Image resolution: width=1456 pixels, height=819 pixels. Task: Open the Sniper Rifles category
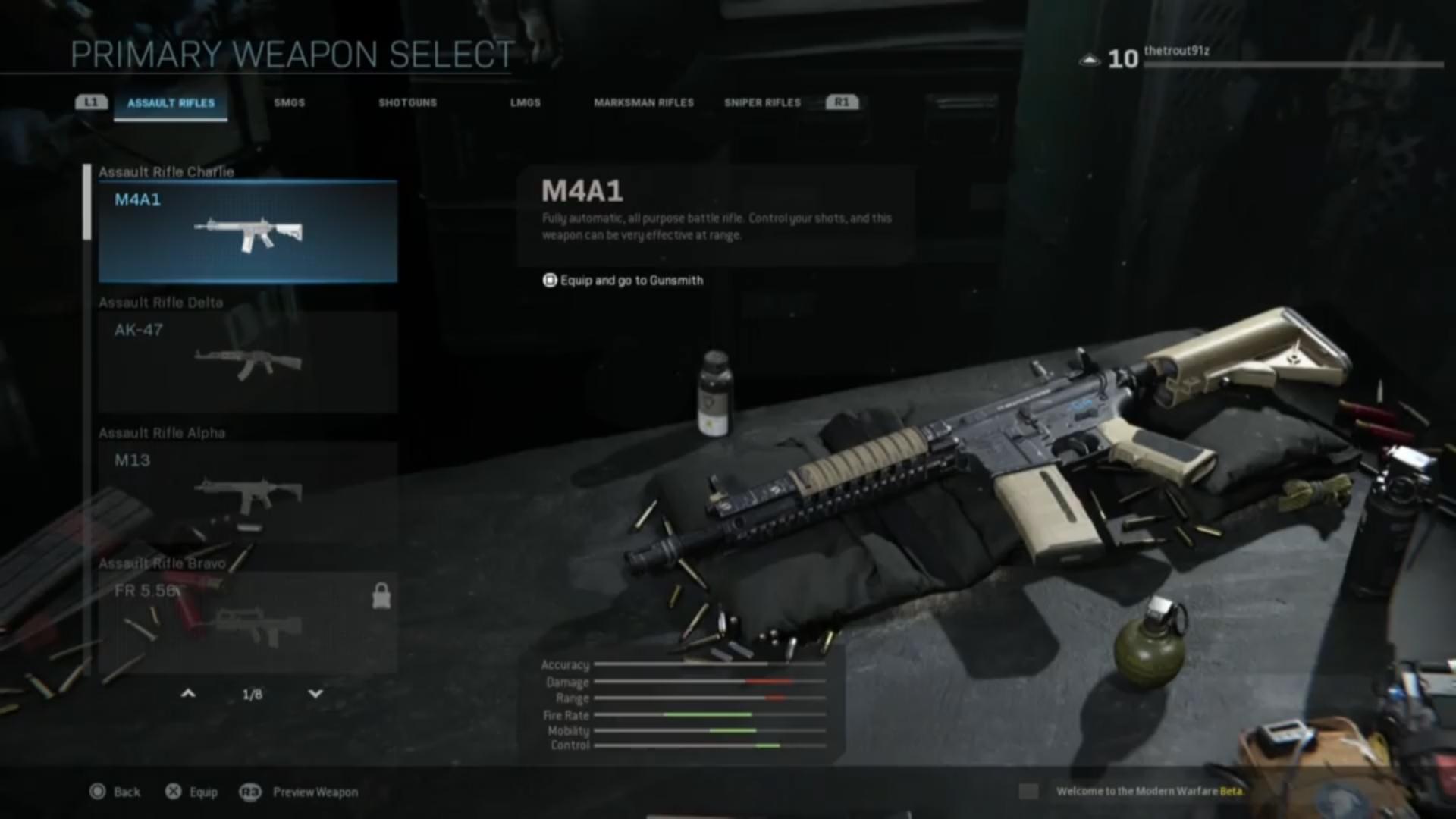761,102
